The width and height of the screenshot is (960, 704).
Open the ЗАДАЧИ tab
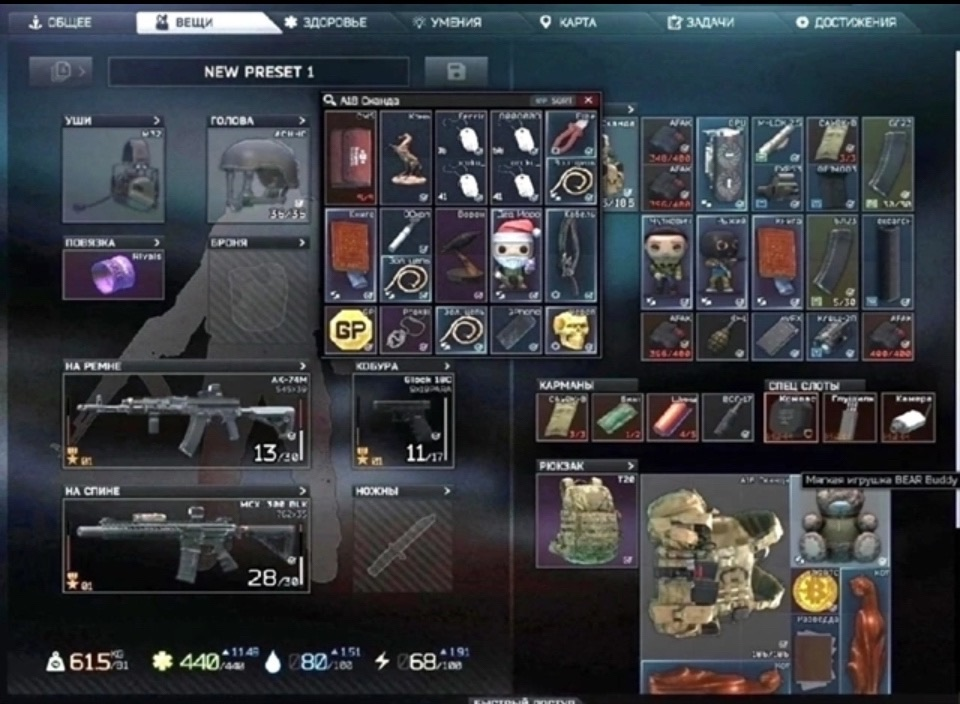click(x=700, y=22)
